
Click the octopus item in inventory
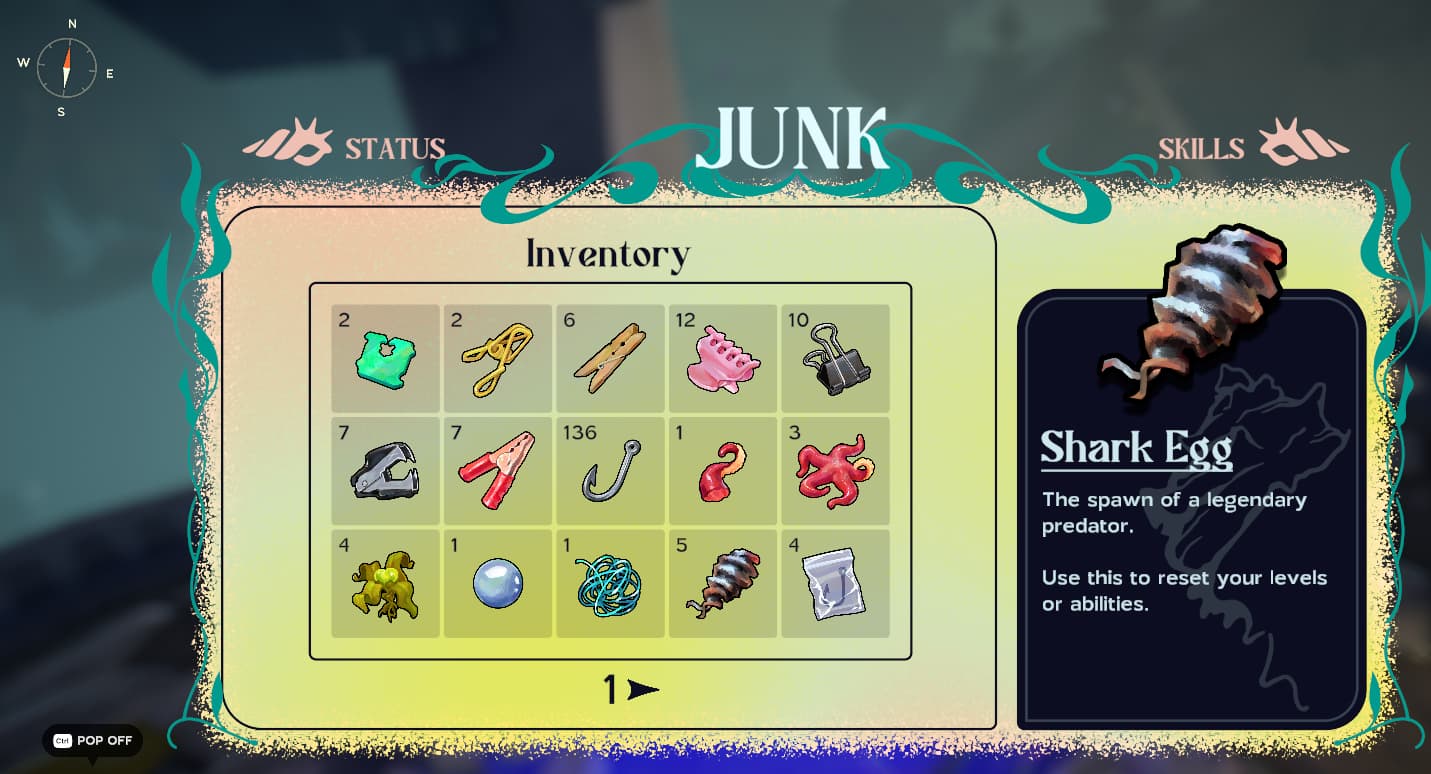point(836,470)
